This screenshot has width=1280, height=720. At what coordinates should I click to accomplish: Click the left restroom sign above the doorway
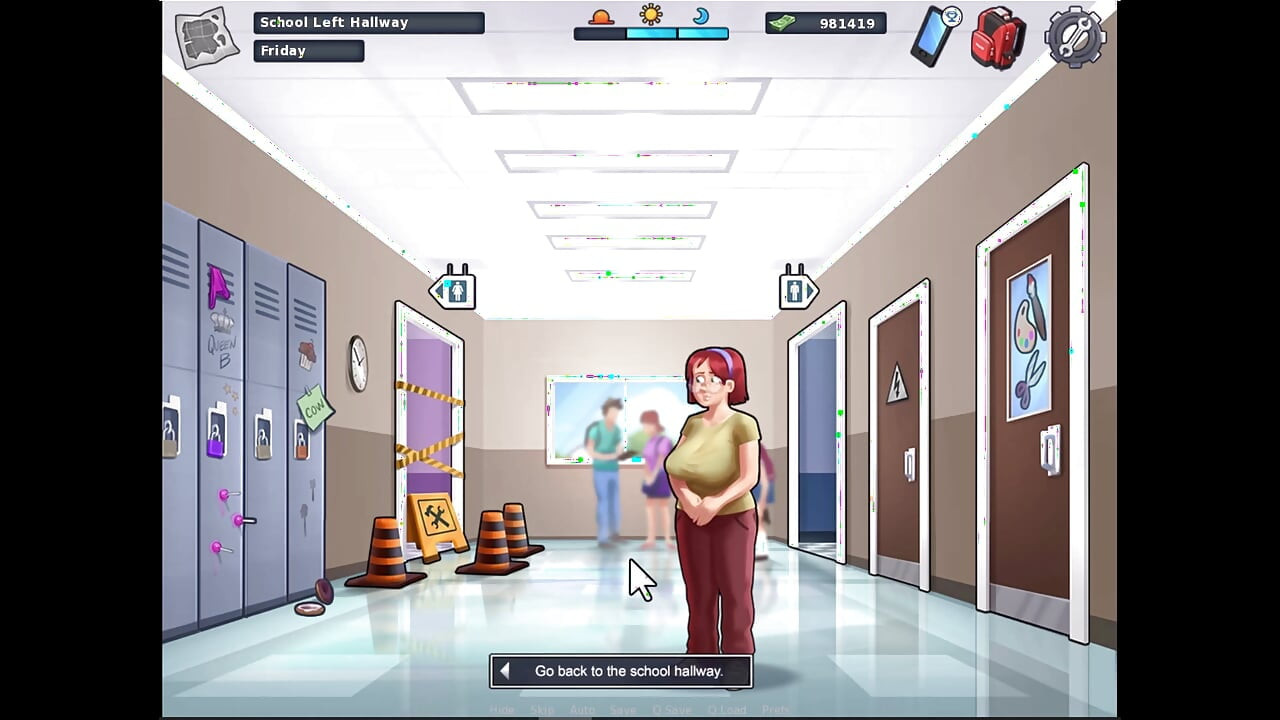point(455,290)
